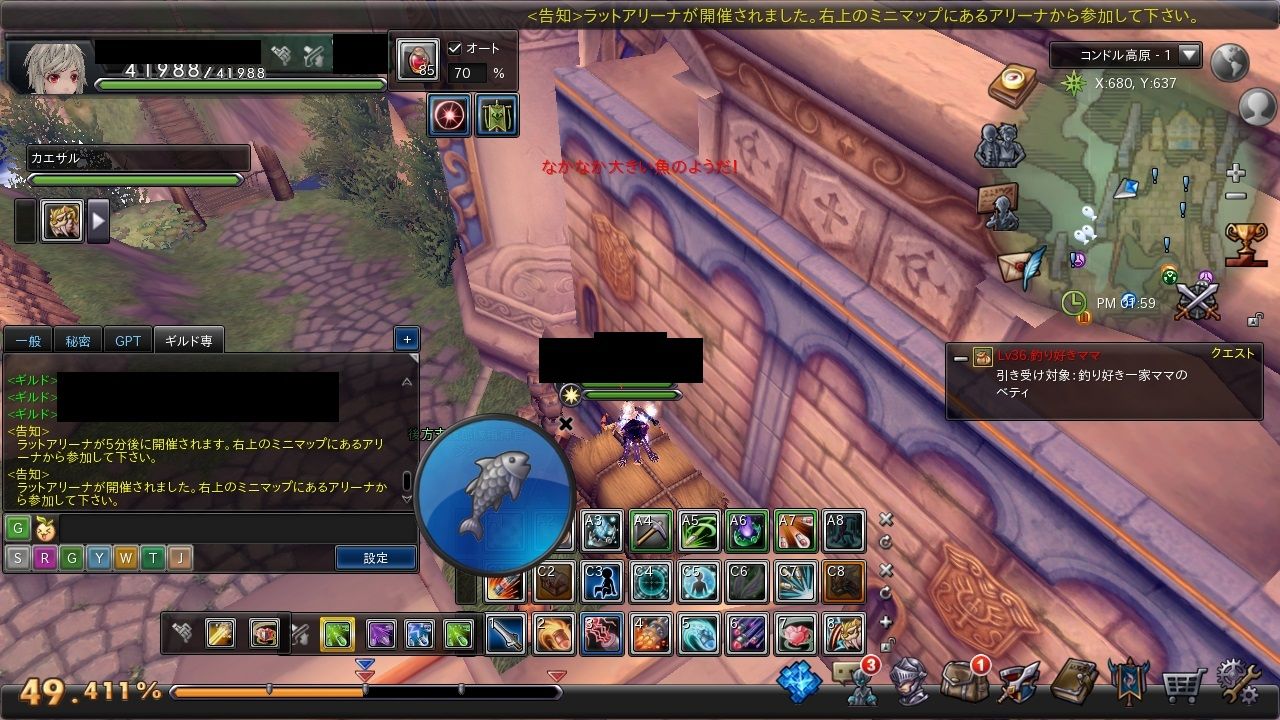Image resolution: width=1280 pixels, height=720 pixels.
Task: Open chat 設定 settings button
Action: pos(375,558)
